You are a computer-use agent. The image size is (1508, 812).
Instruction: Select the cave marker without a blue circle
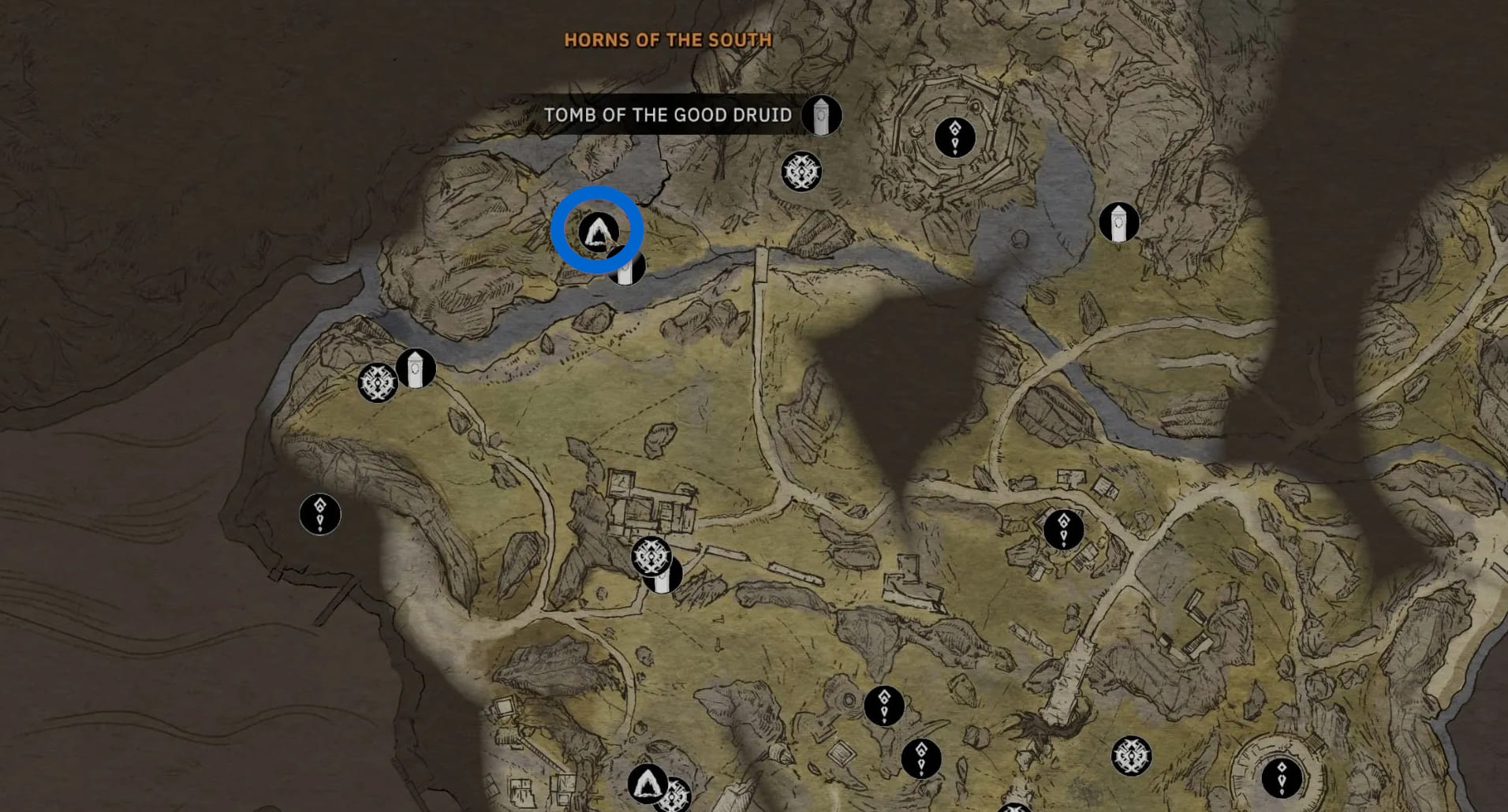(x=648, y=783)
